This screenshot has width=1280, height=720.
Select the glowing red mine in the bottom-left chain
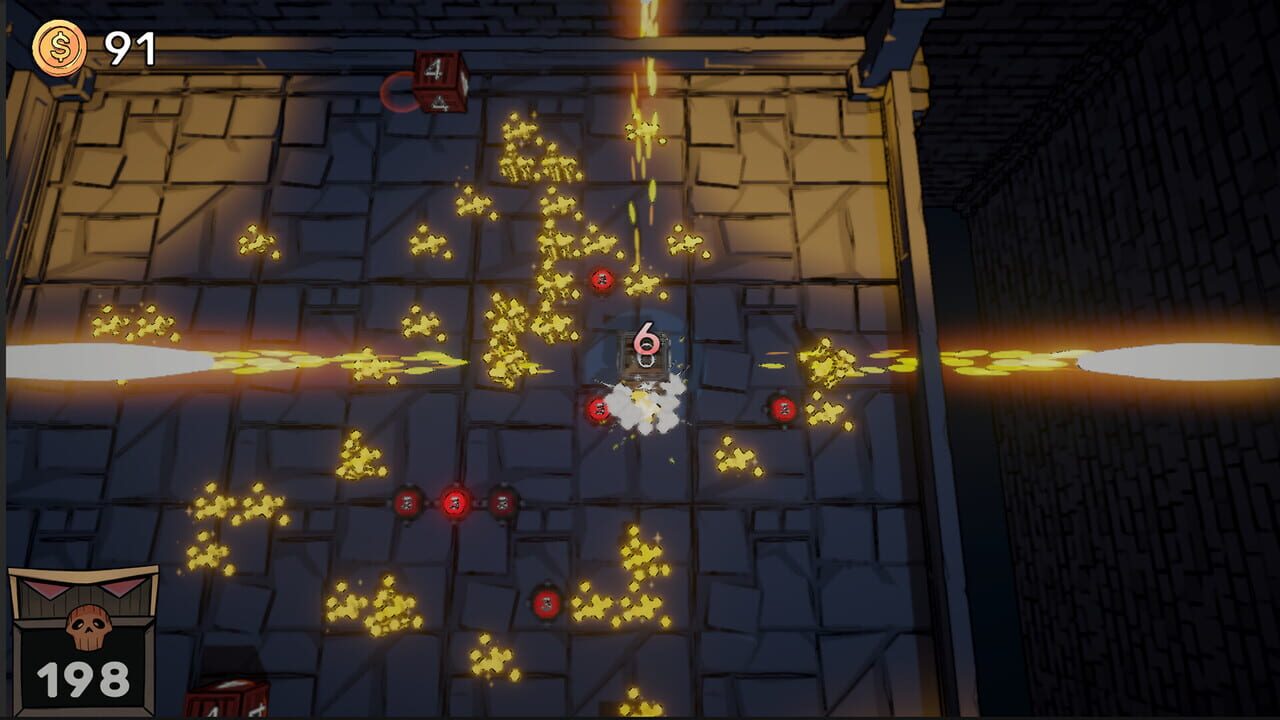455,503
